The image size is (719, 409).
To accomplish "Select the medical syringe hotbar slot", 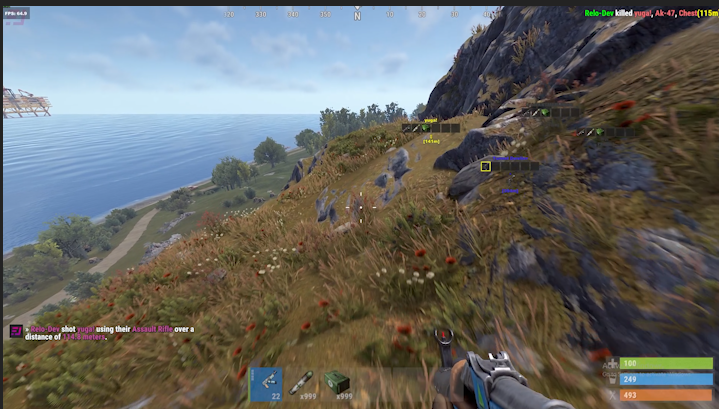I will [x=301, y=384].
